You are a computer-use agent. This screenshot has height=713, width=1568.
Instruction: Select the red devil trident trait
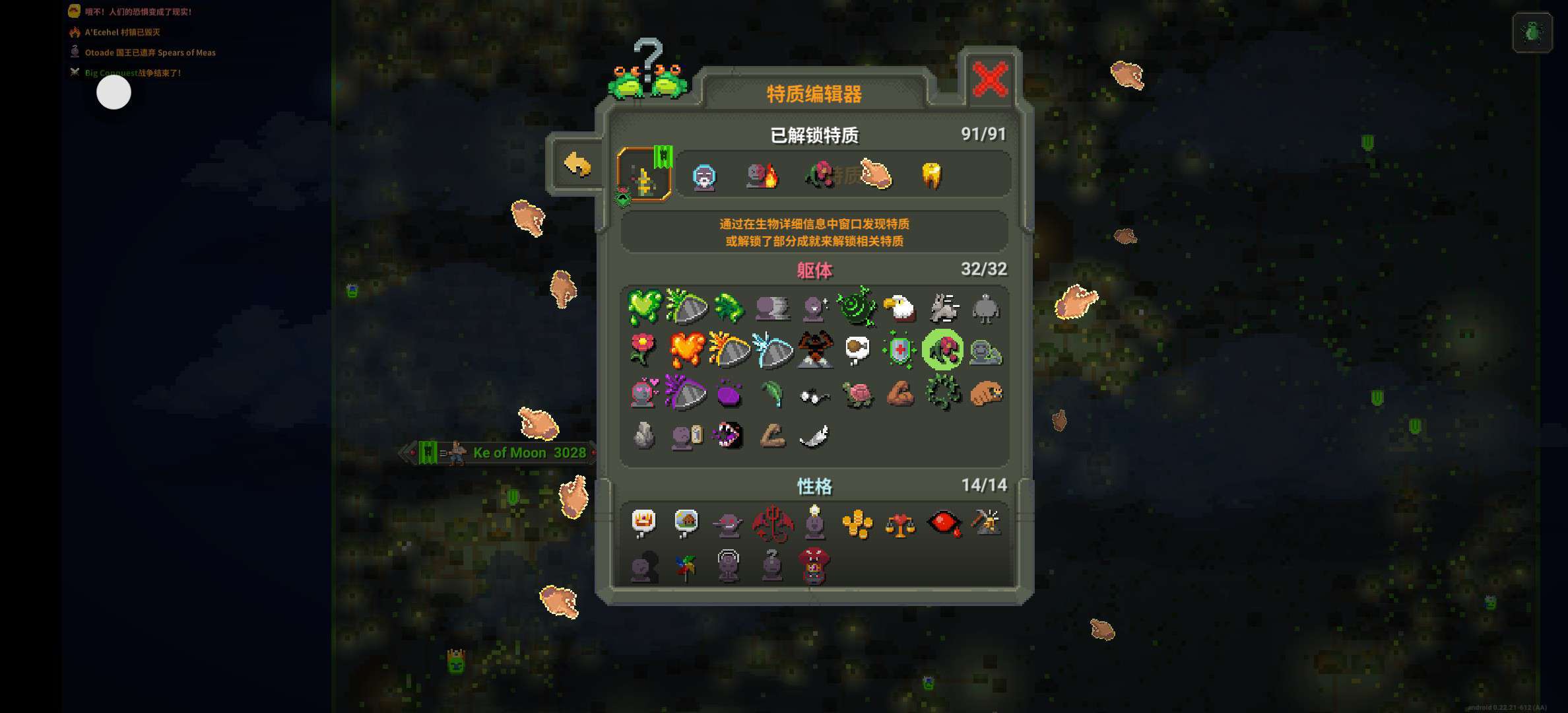click(x=771, y=524)
